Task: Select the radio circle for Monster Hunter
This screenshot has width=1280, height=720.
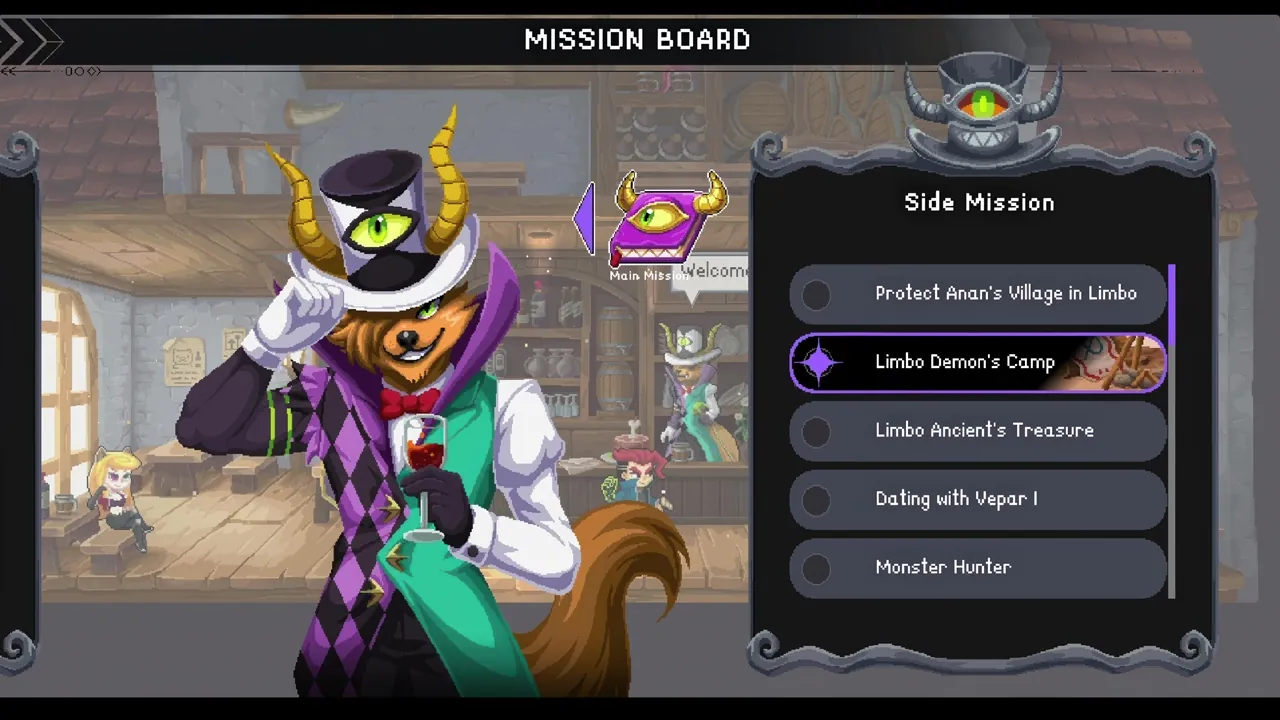Action: tap(818, 567)
